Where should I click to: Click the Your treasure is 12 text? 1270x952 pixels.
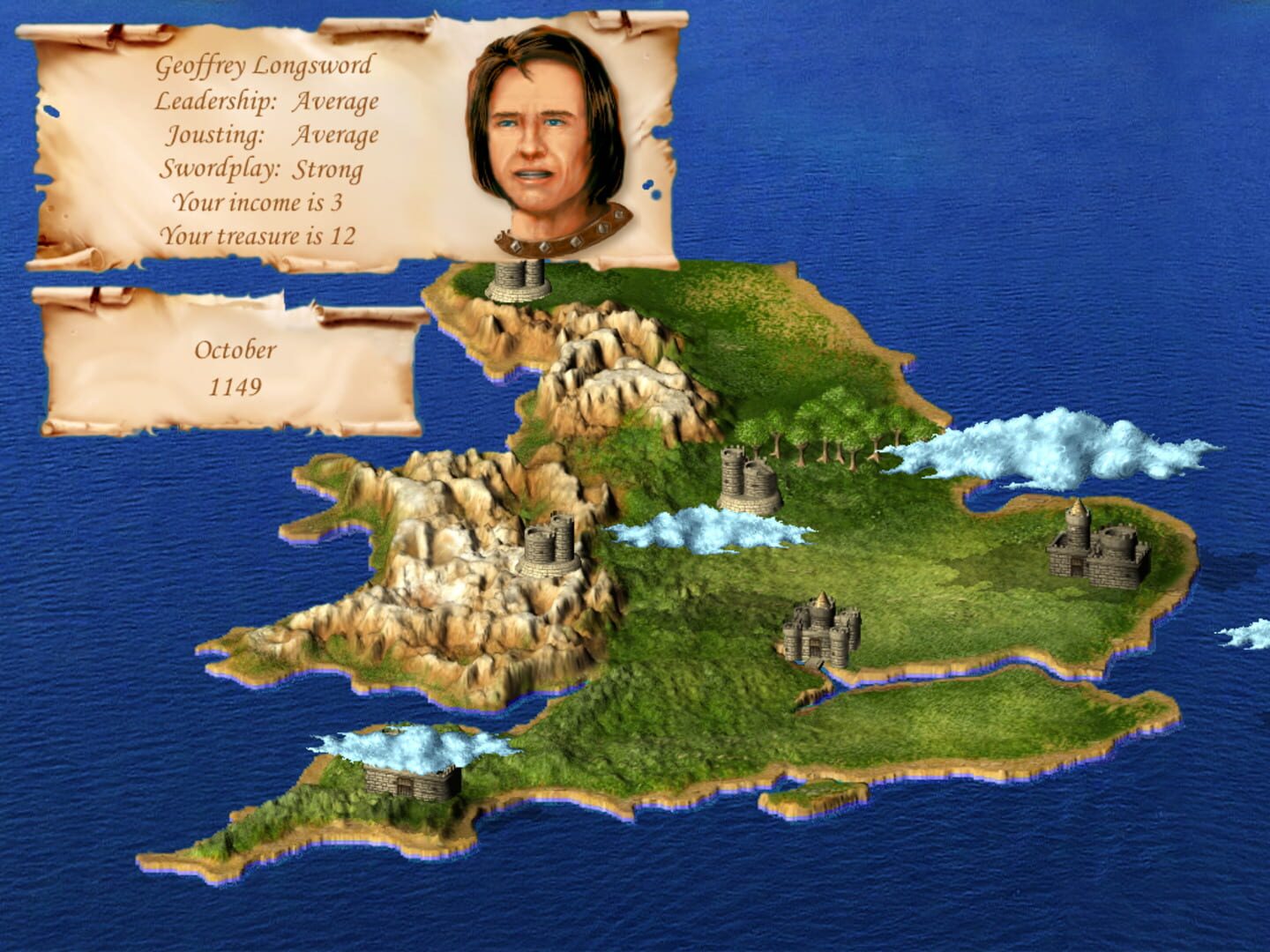tap(260, 234)
